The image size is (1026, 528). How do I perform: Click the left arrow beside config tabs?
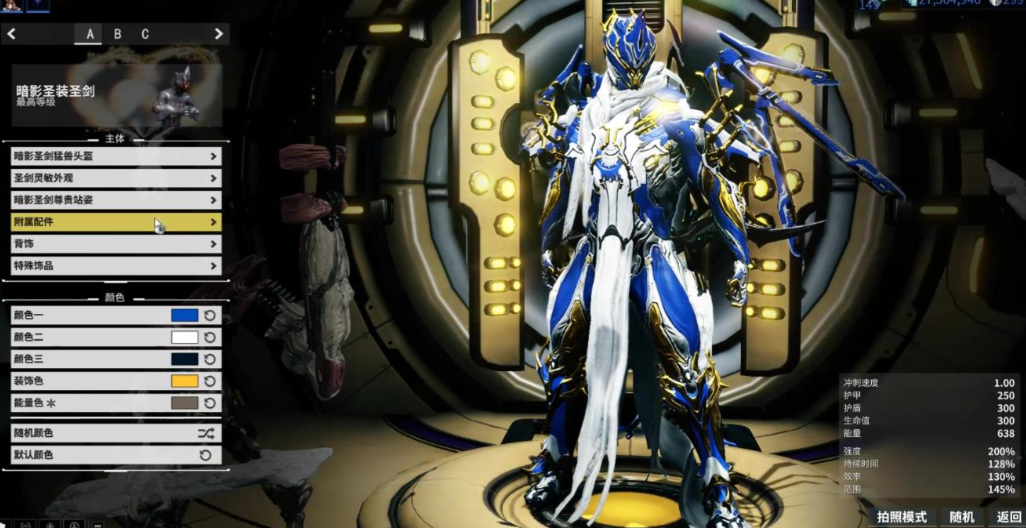12,34
